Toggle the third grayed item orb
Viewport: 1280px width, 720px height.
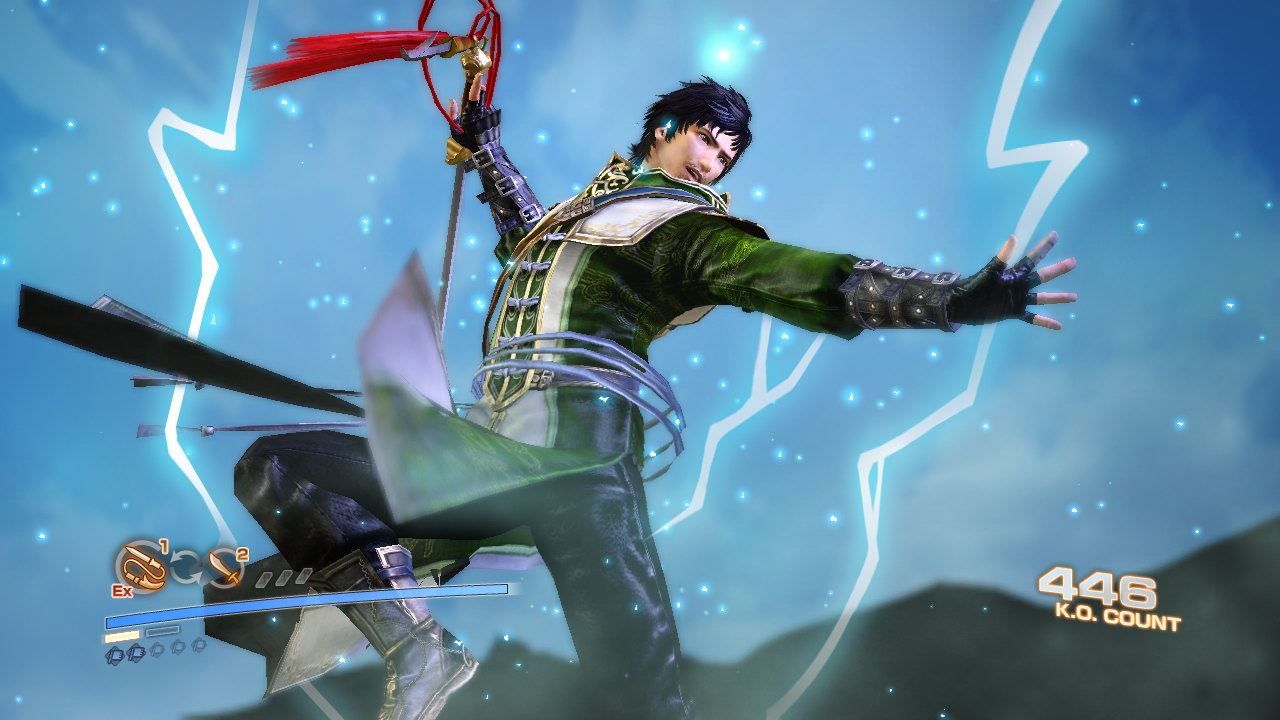[x=157, y=647]
